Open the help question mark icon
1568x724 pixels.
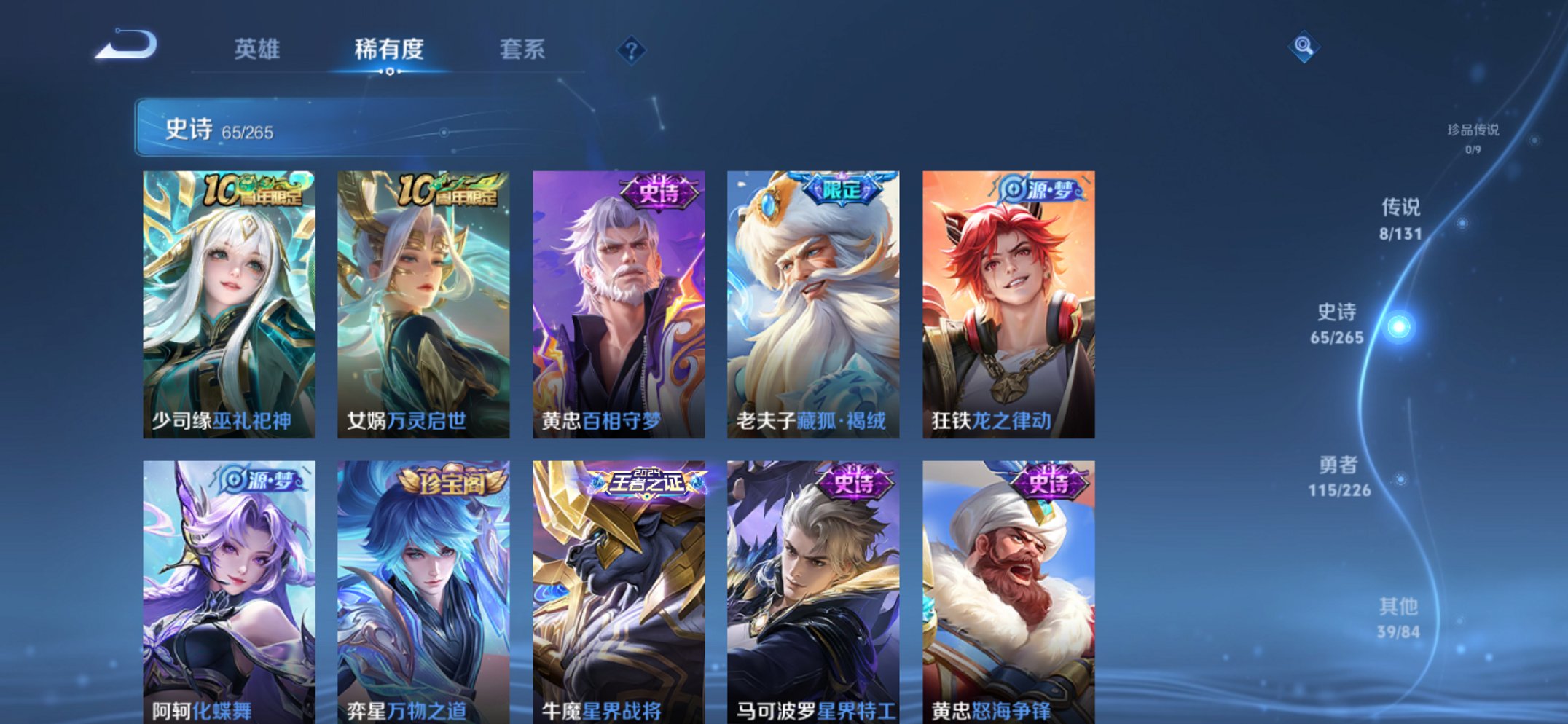tap(632, 50)
